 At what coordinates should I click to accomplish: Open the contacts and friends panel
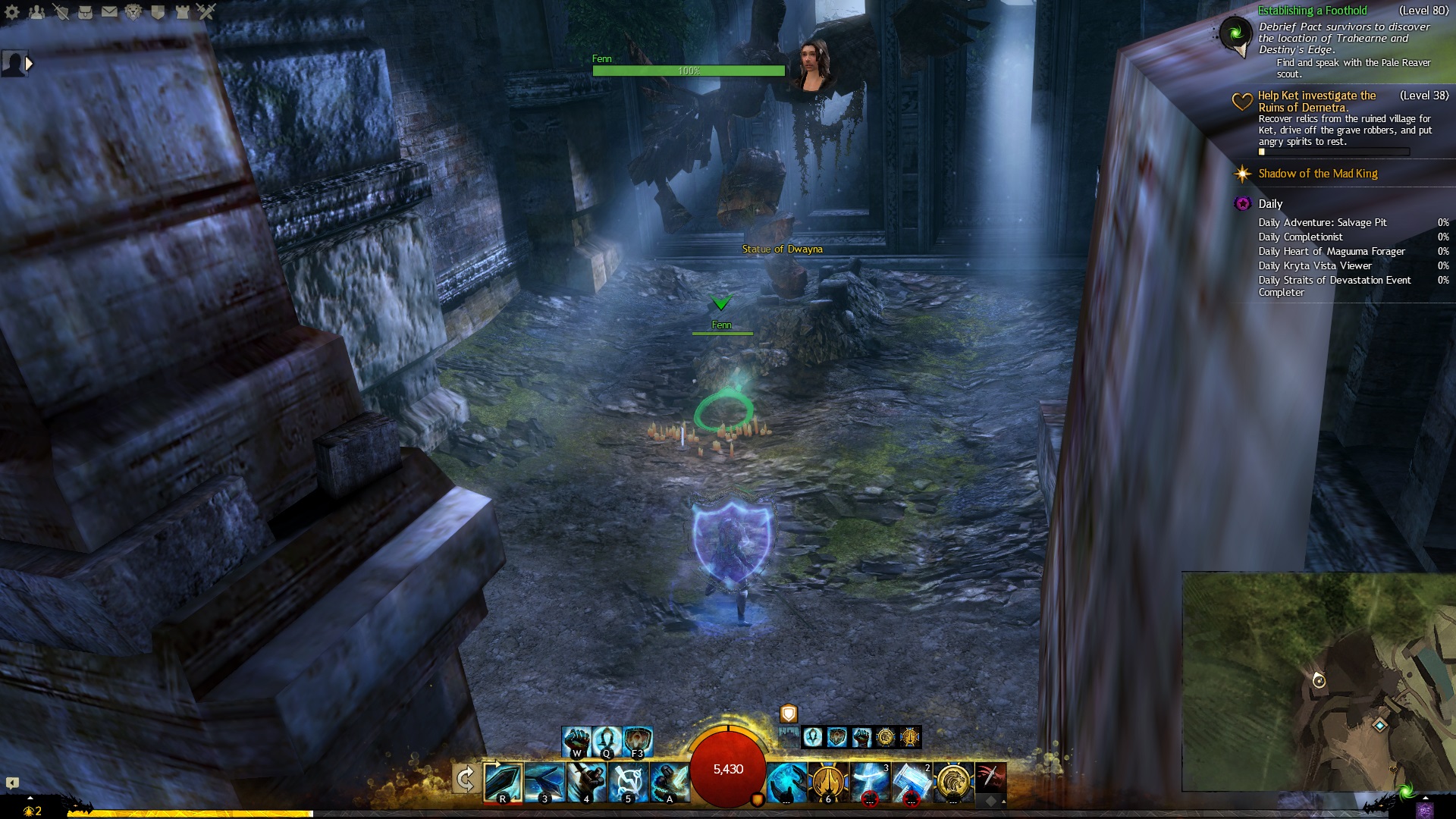pyautogui.click(x=36, y=11)
